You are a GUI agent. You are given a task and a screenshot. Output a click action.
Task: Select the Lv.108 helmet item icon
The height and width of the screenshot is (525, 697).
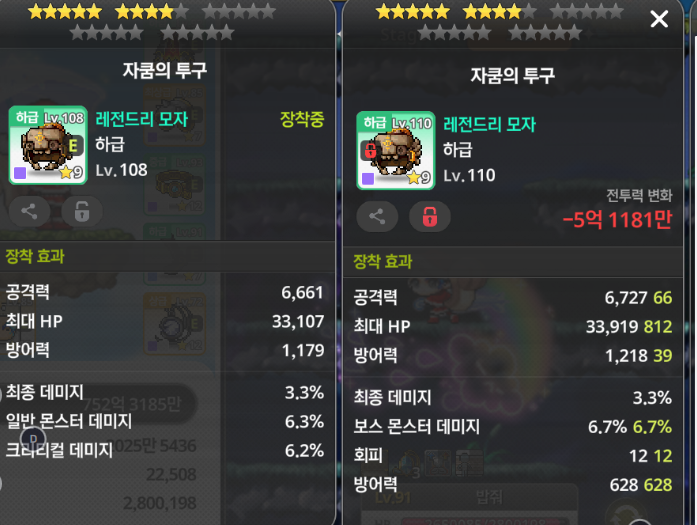48,144
